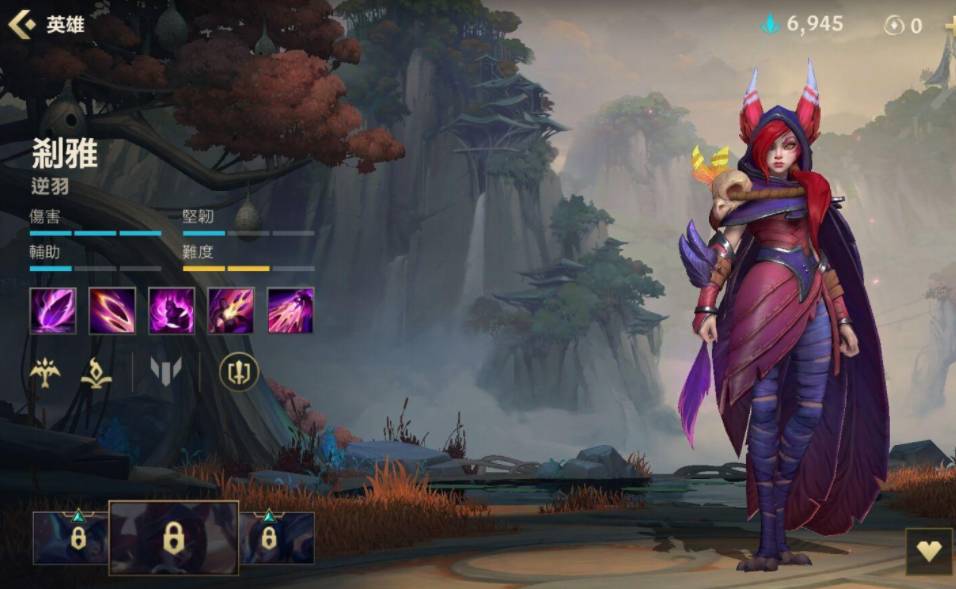Select the twin orange blade slashes ability
This screenshot has width=956, height=589.
pos(112,310)
